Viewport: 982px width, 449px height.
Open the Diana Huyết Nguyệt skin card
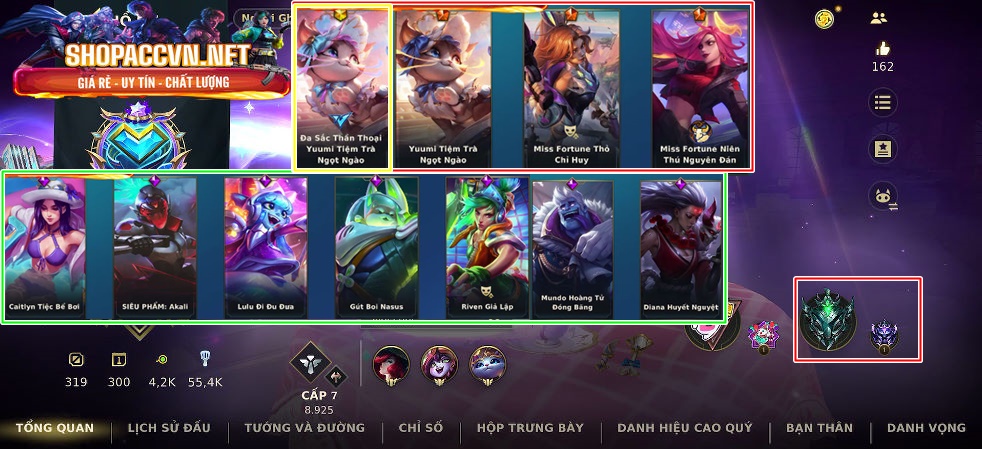pos(680,247)
